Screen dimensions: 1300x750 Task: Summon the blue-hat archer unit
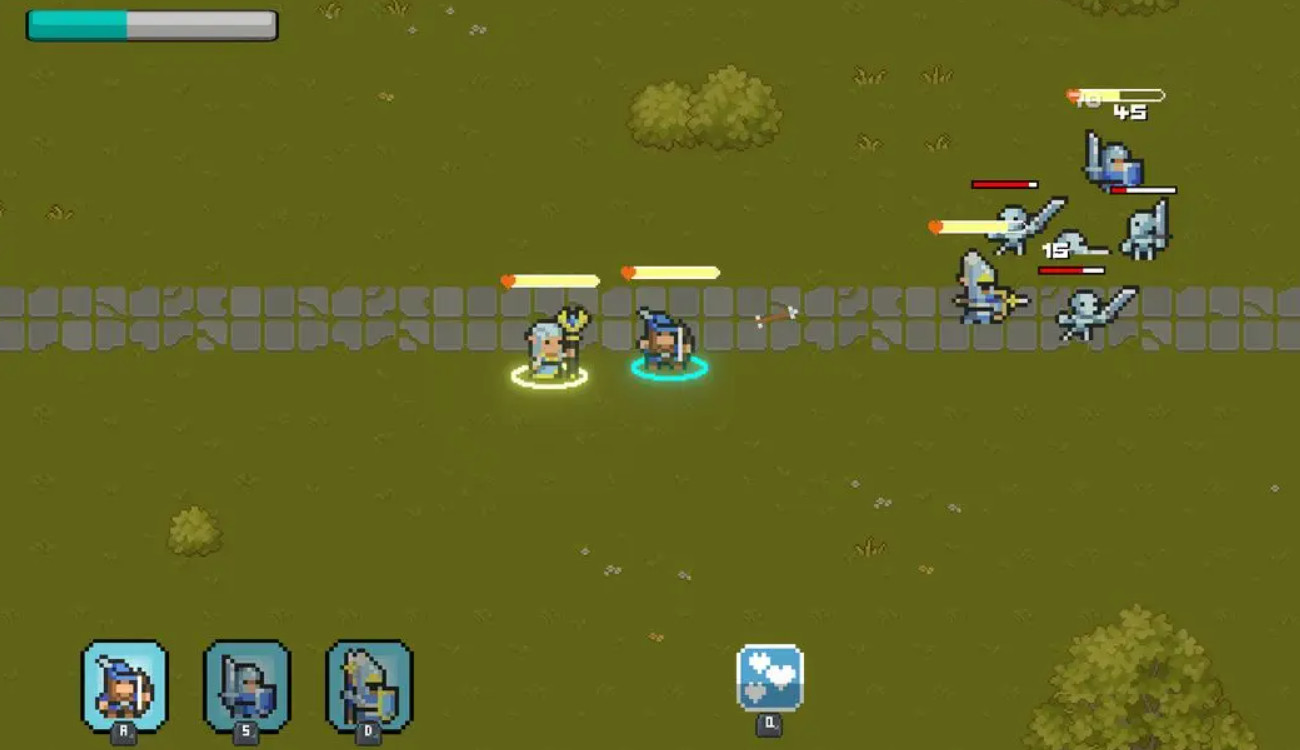[x=124, y=686]
